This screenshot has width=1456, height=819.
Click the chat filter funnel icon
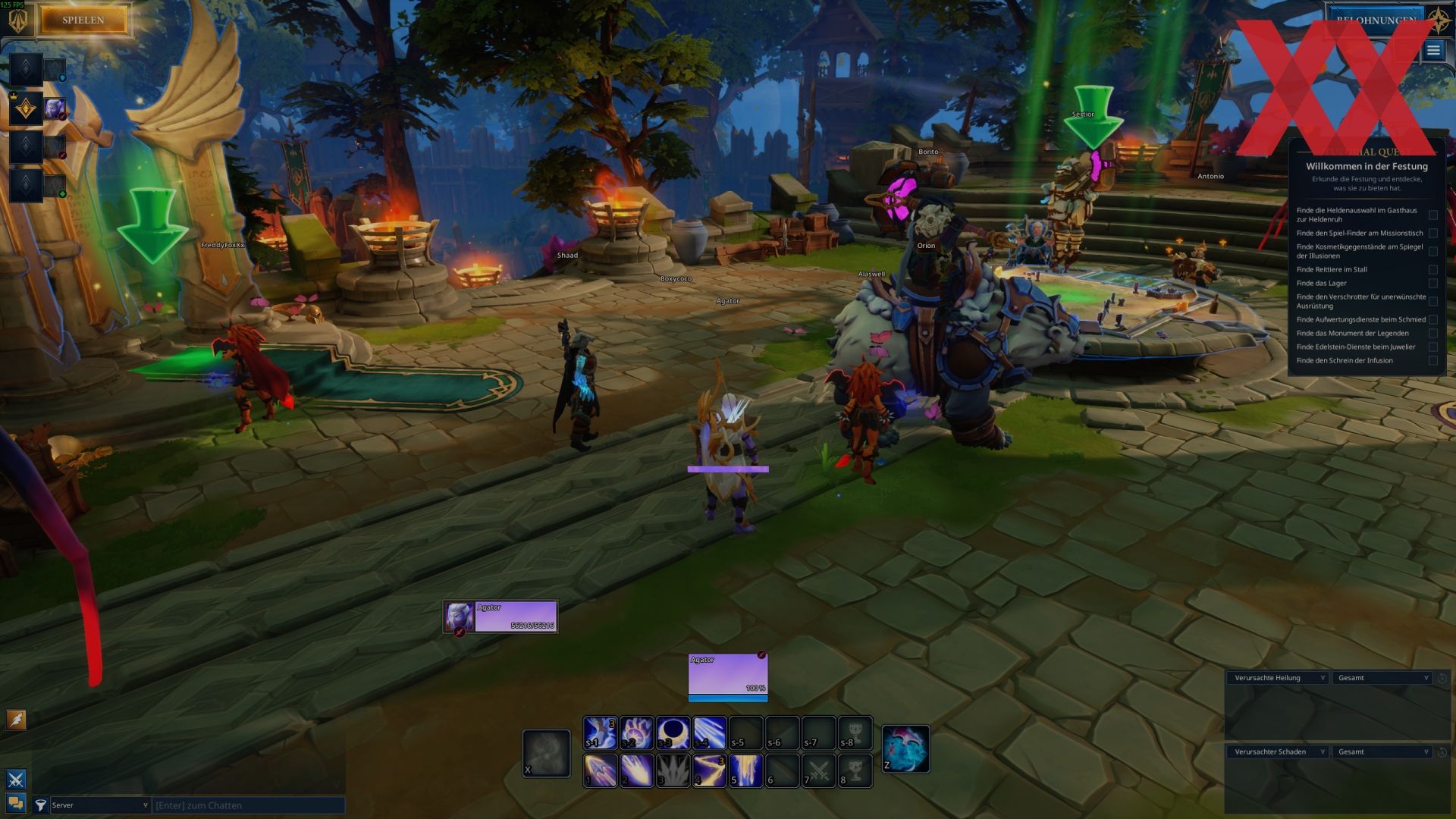(x=40, y=805)
